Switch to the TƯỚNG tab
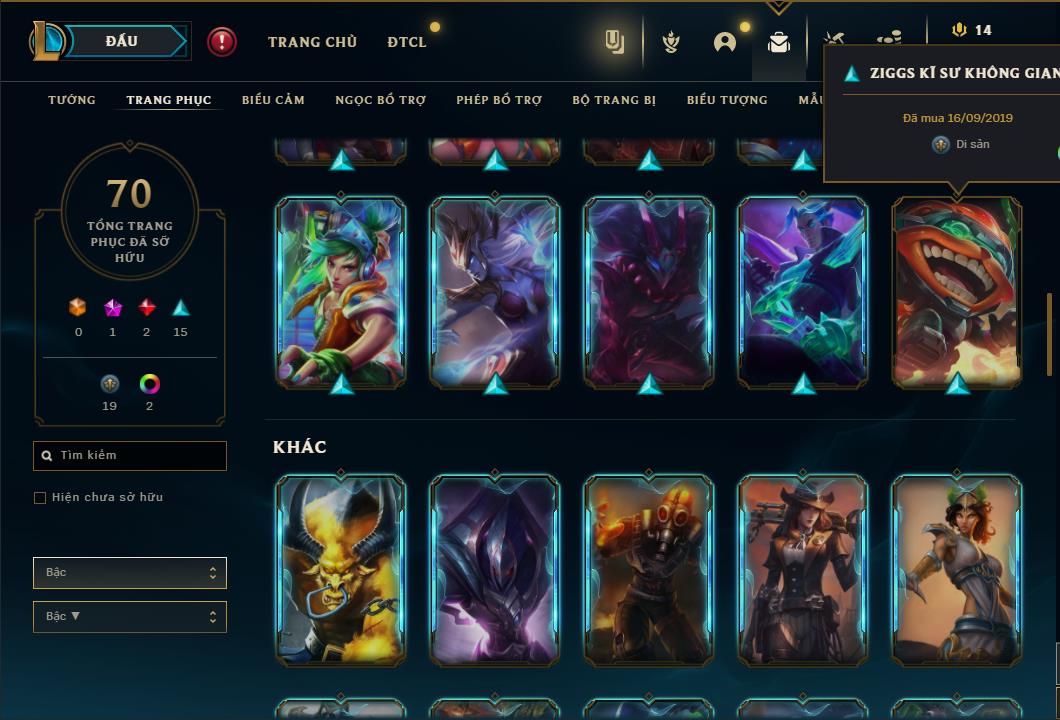The image size is (1060, 720). click(x=72, y=100)
